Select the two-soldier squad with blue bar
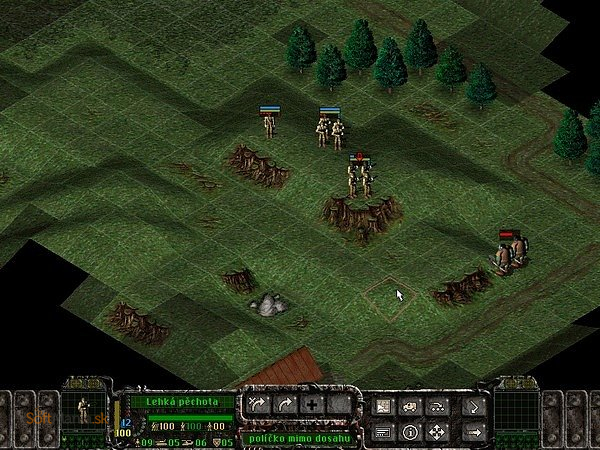Viewport: 600px width, 450px height. tap(329, 131)
